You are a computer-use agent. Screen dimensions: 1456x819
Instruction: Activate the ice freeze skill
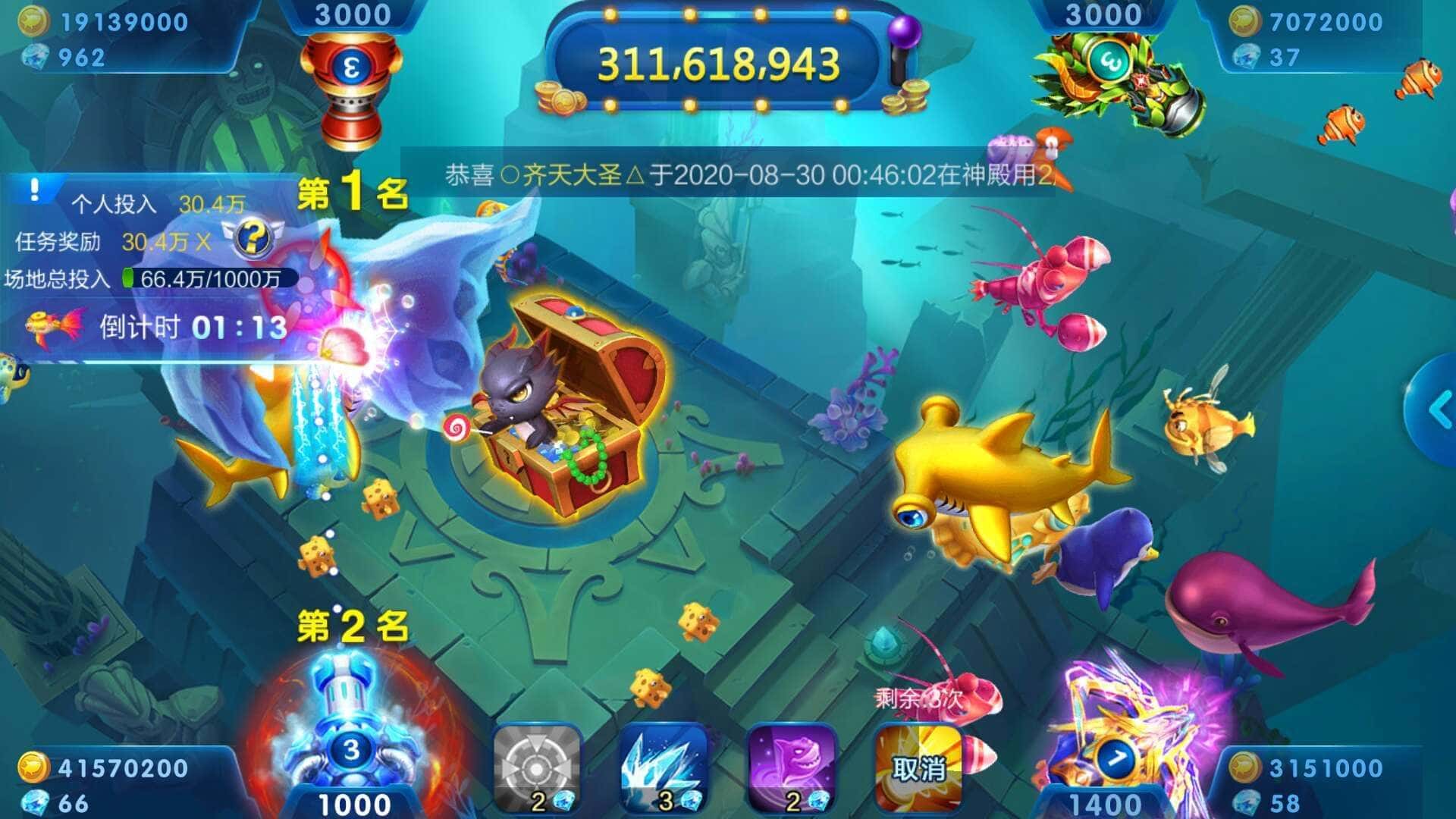[663, 768]
